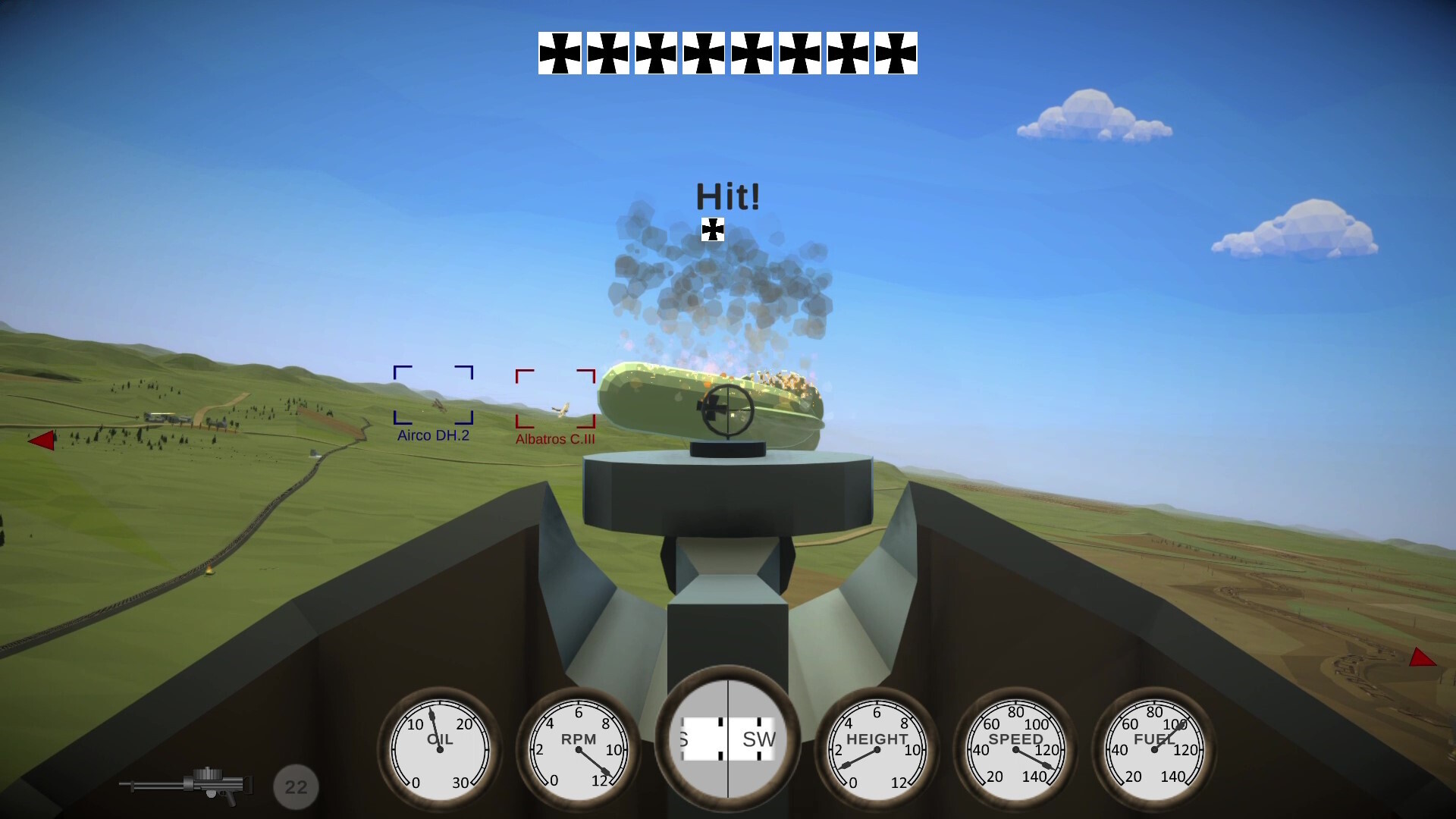Viewport: 1456px width, 819px height.
Task: Click the last iron cross kill marker
Action: tap(897, 52)
